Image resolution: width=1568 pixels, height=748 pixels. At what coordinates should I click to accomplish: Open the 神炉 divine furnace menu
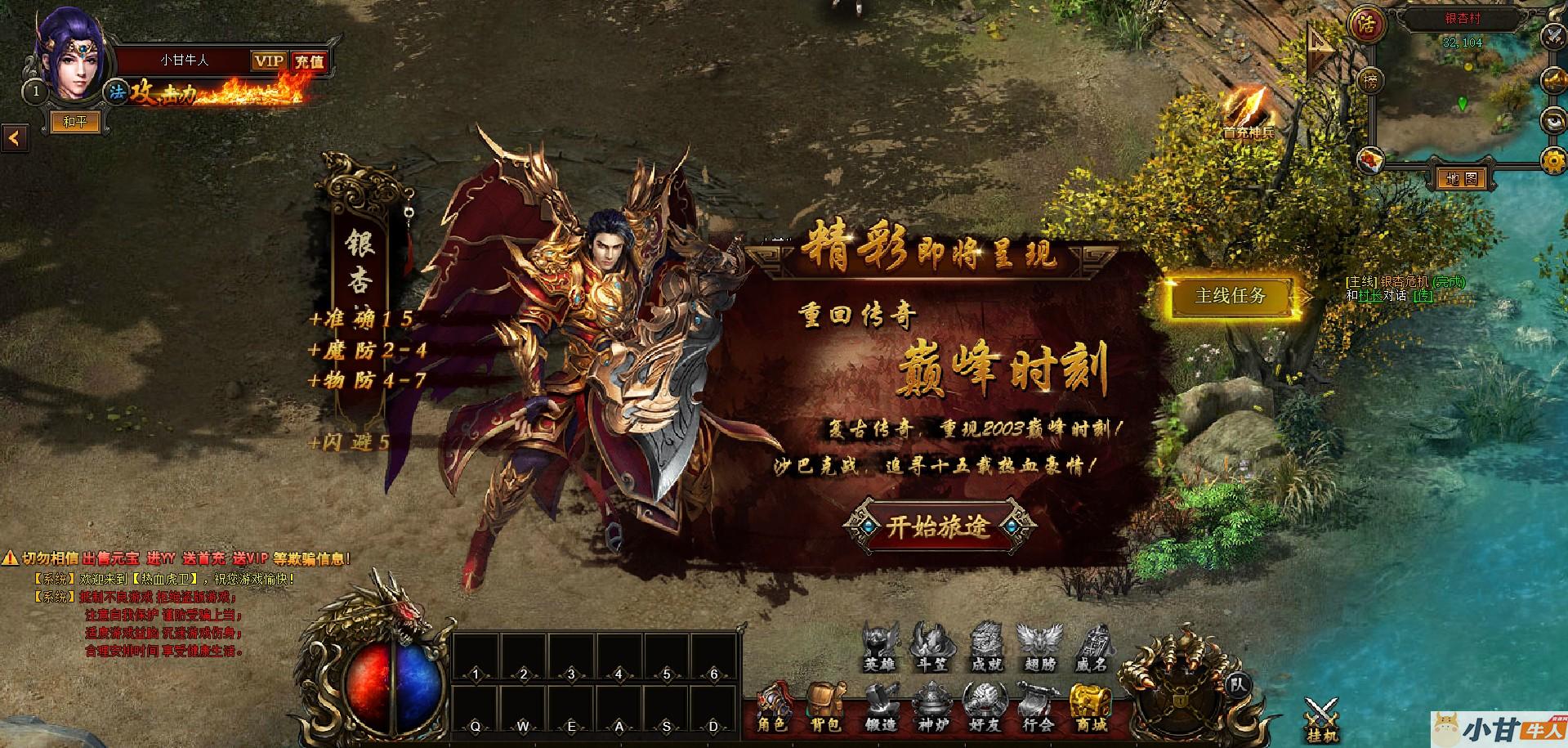coord(932,709)
